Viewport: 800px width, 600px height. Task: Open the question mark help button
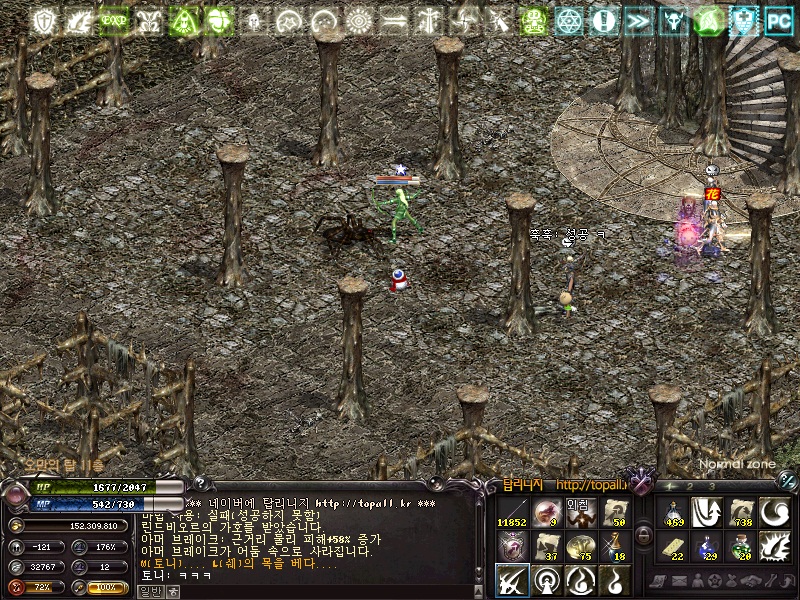(x=198, y=485)
